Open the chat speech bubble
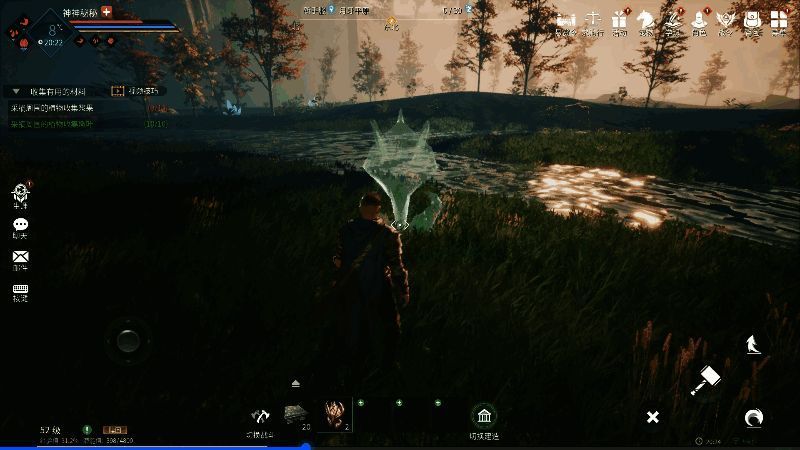 coord(20,225)
